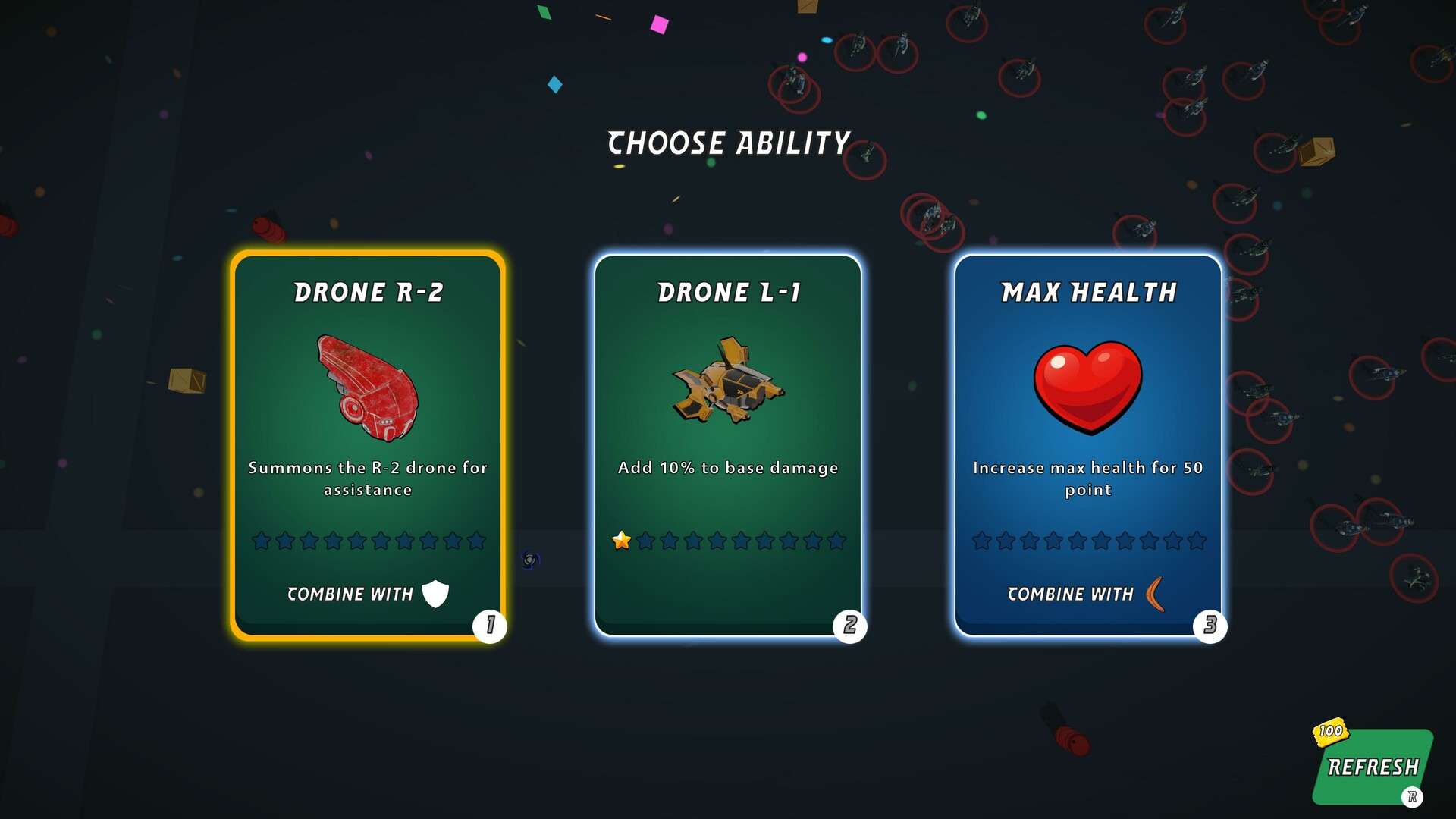The width and height of the screenshot is (1456, 819).
Task: Click the first empty star on Max Health
Action: tap(981, 541)
